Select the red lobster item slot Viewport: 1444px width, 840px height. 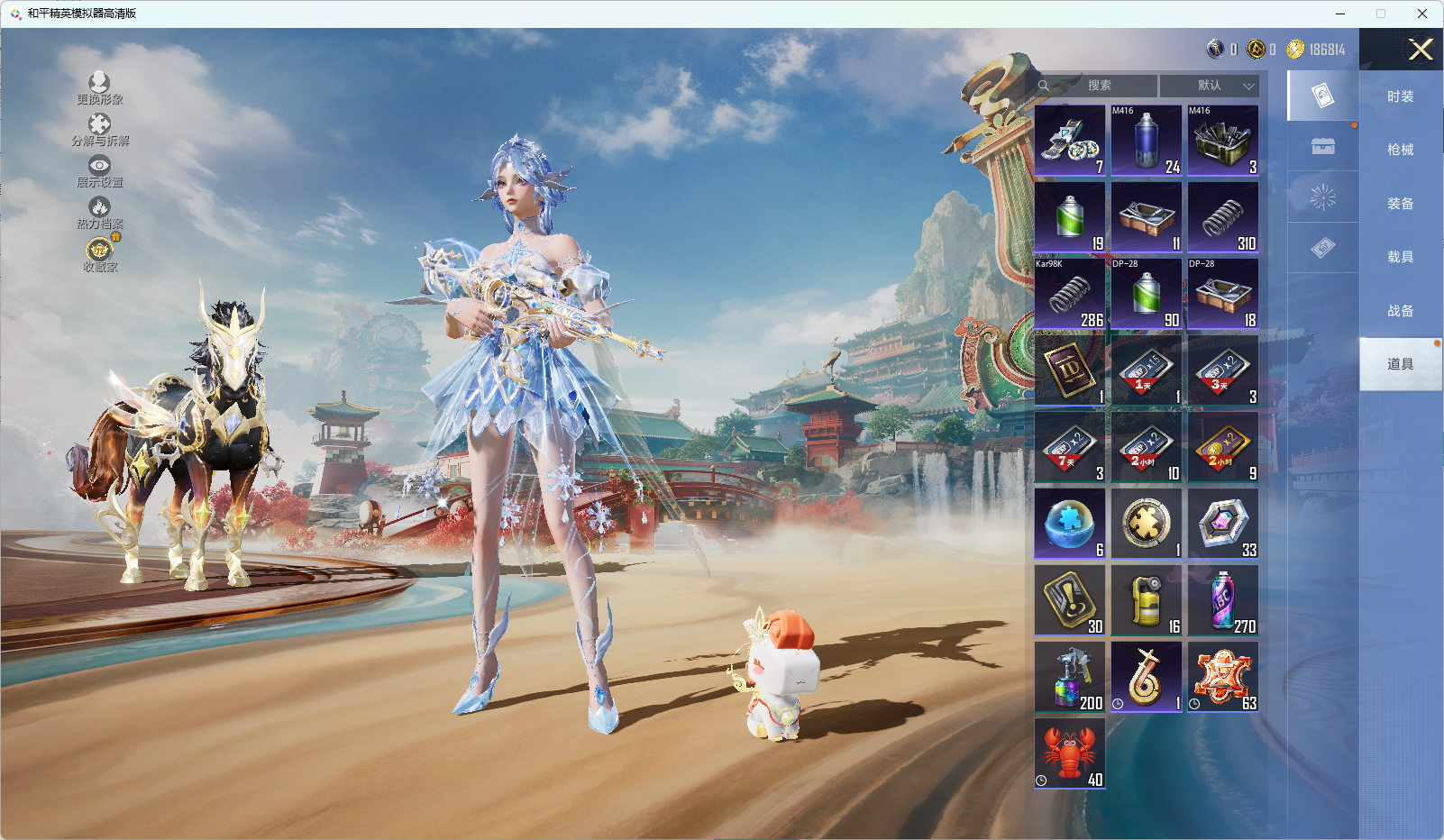pos(1070,753)
